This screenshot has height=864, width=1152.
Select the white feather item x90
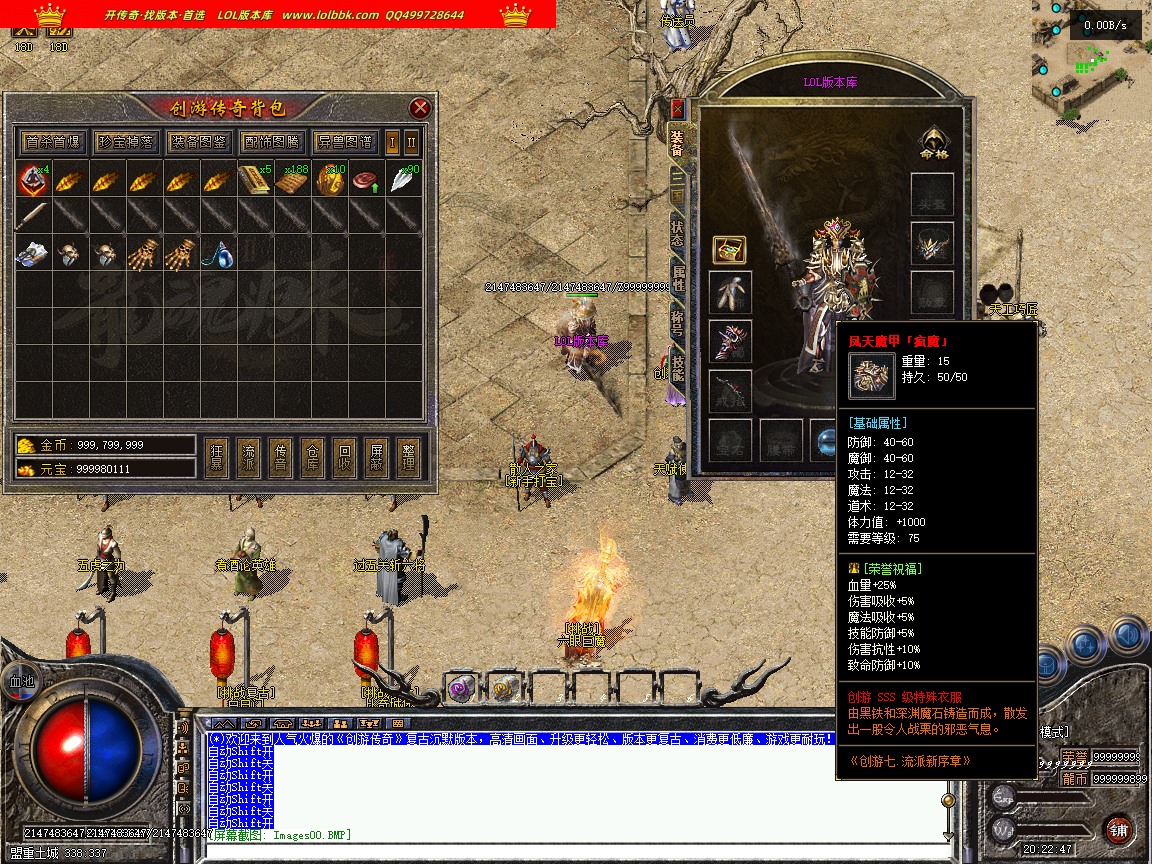(x=405, y=180)
